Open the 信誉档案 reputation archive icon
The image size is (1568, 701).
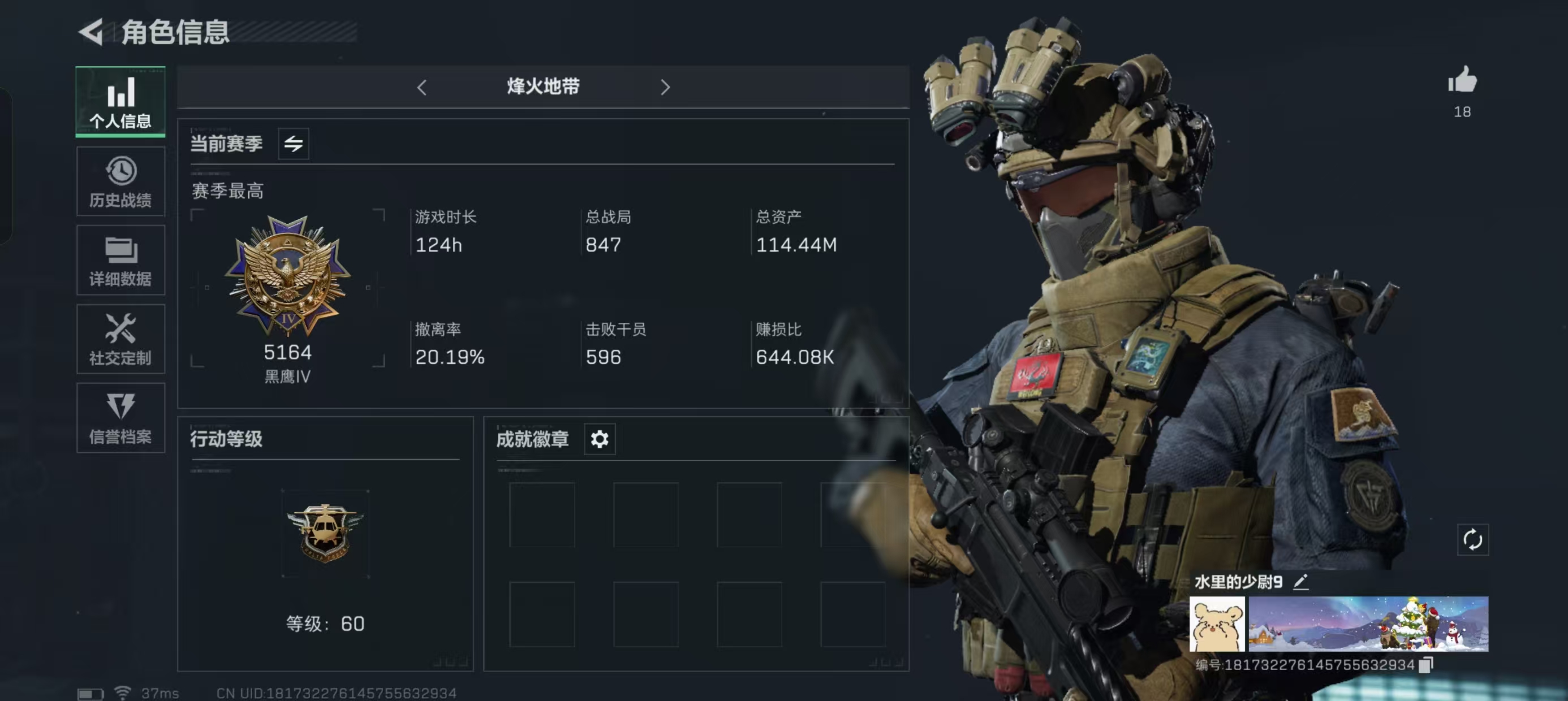point(120,419)
